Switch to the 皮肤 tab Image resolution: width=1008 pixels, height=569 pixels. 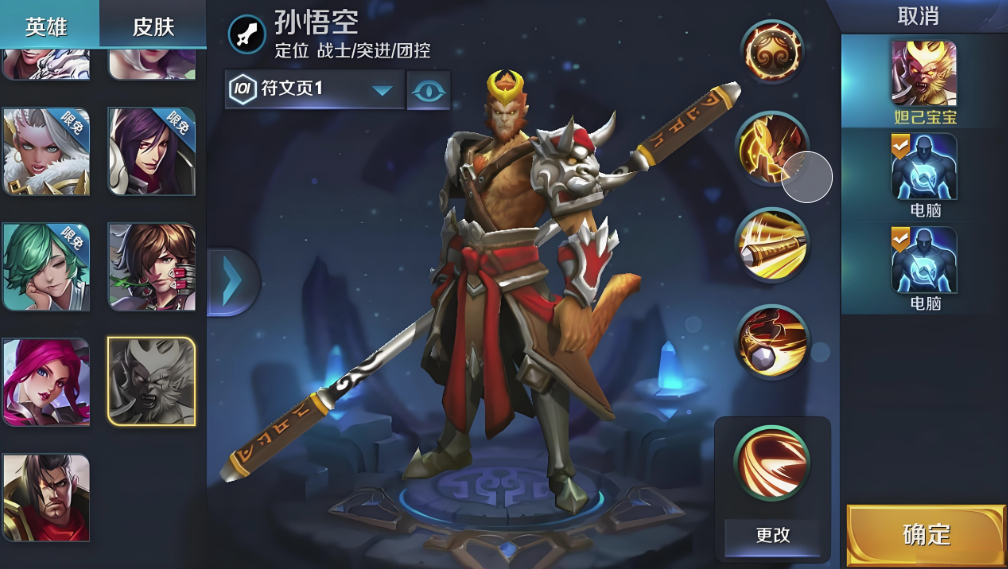tap(153, 24)
